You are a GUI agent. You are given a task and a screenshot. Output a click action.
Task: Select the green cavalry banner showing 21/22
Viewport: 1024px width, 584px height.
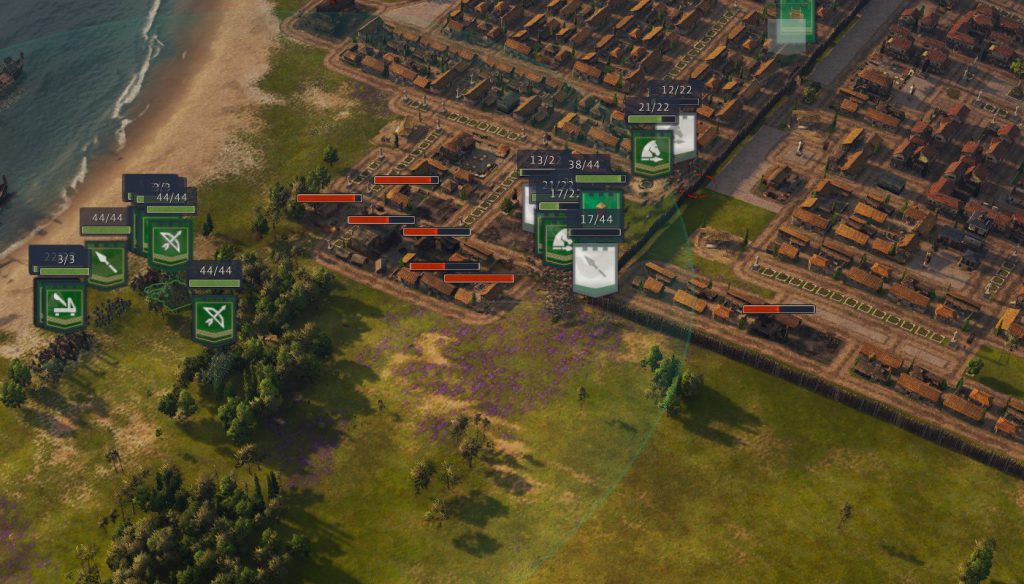(652, 153)
